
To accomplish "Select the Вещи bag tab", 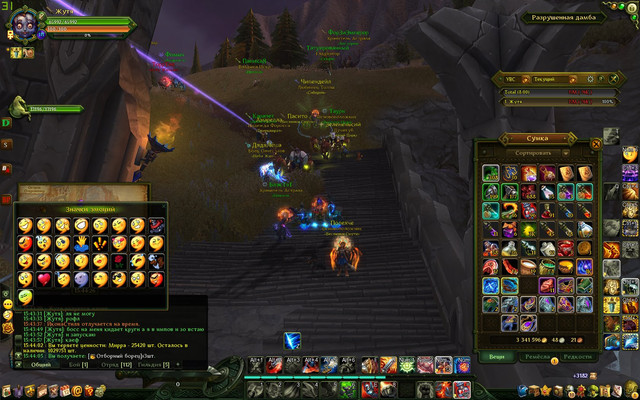I will click(x=497, y=355).
